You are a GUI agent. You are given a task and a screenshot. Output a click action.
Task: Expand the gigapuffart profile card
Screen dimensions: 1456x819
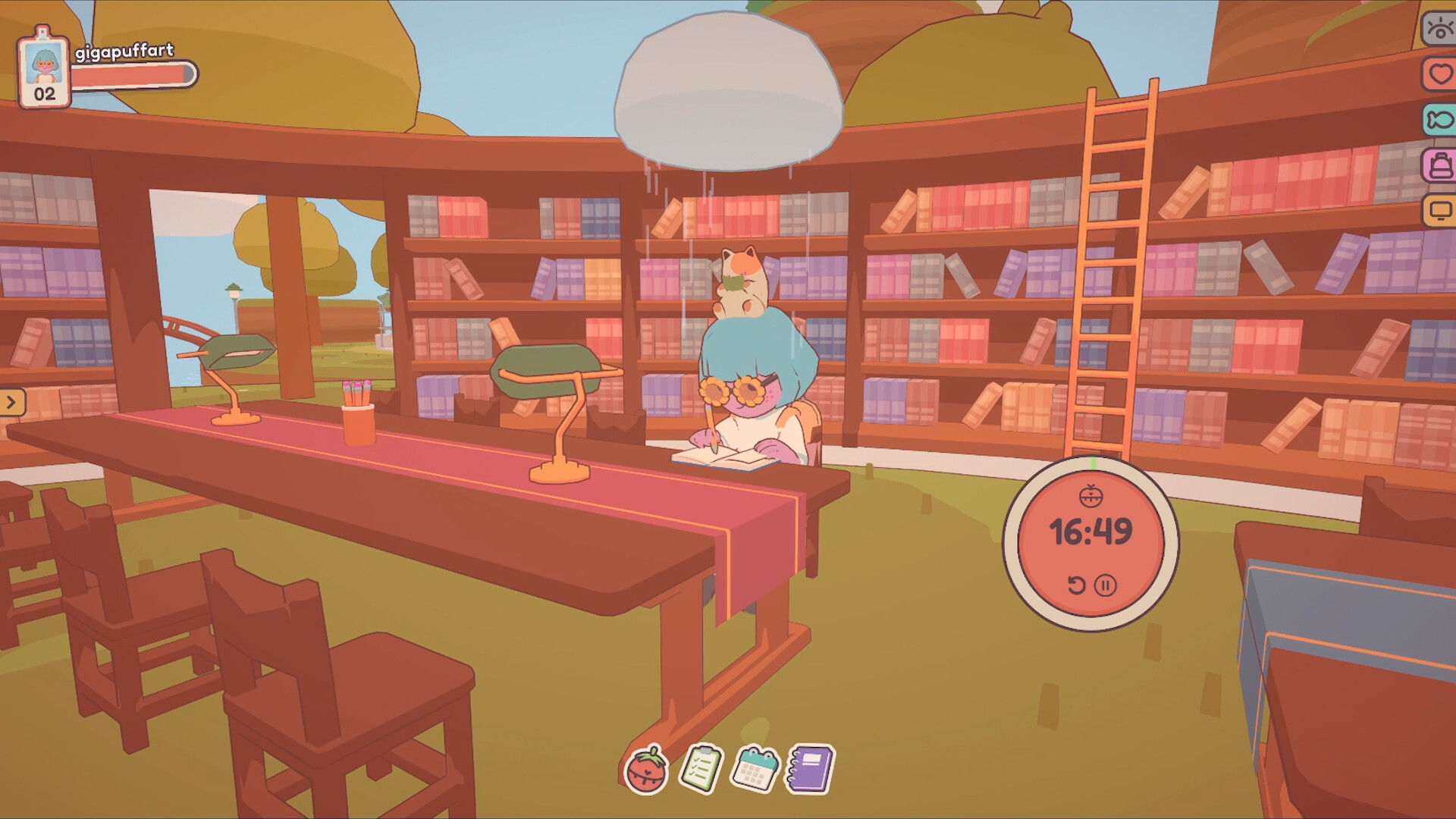(x=125, y=53)
